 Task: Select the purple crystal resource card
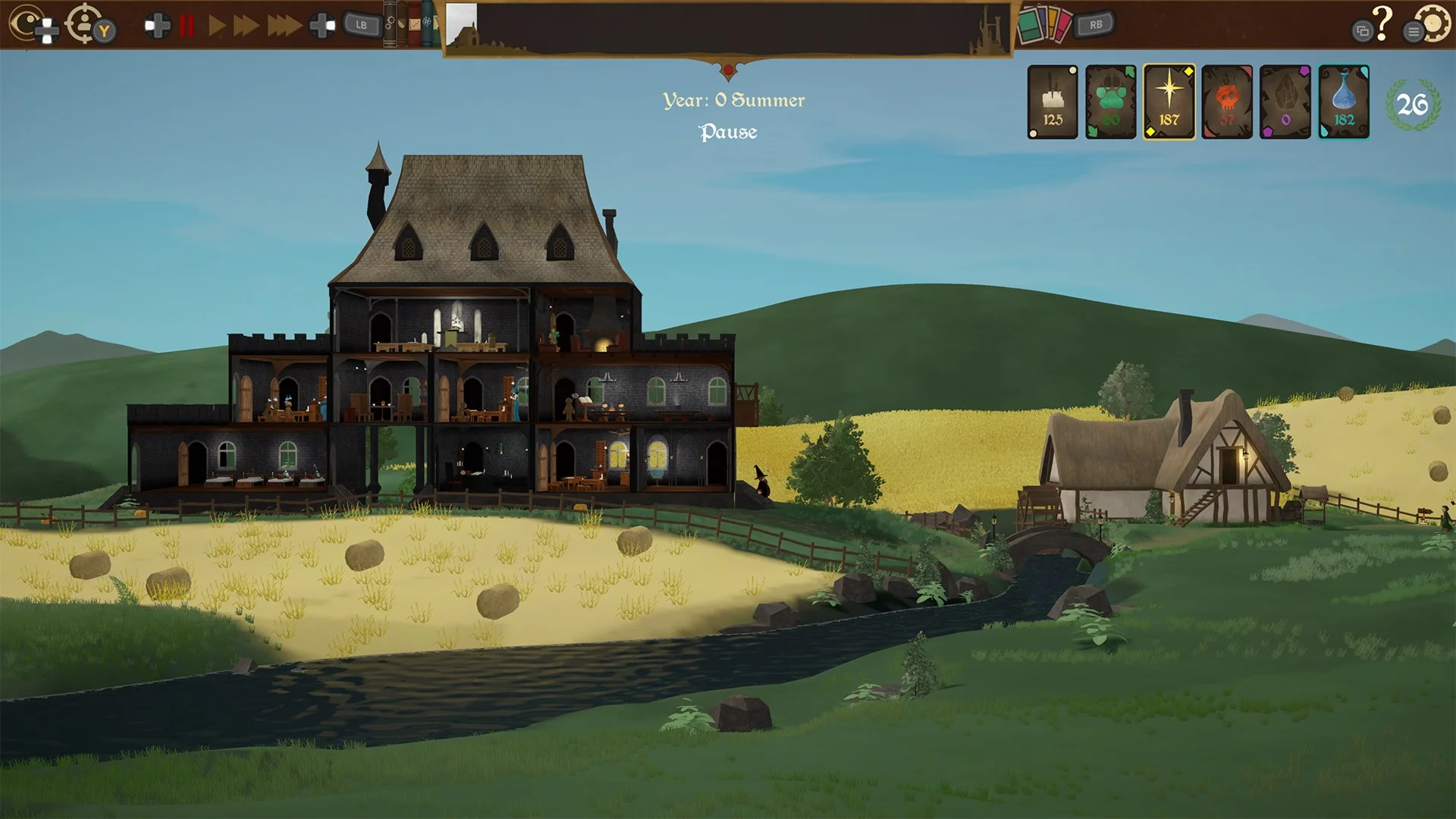coord(1285,102)
